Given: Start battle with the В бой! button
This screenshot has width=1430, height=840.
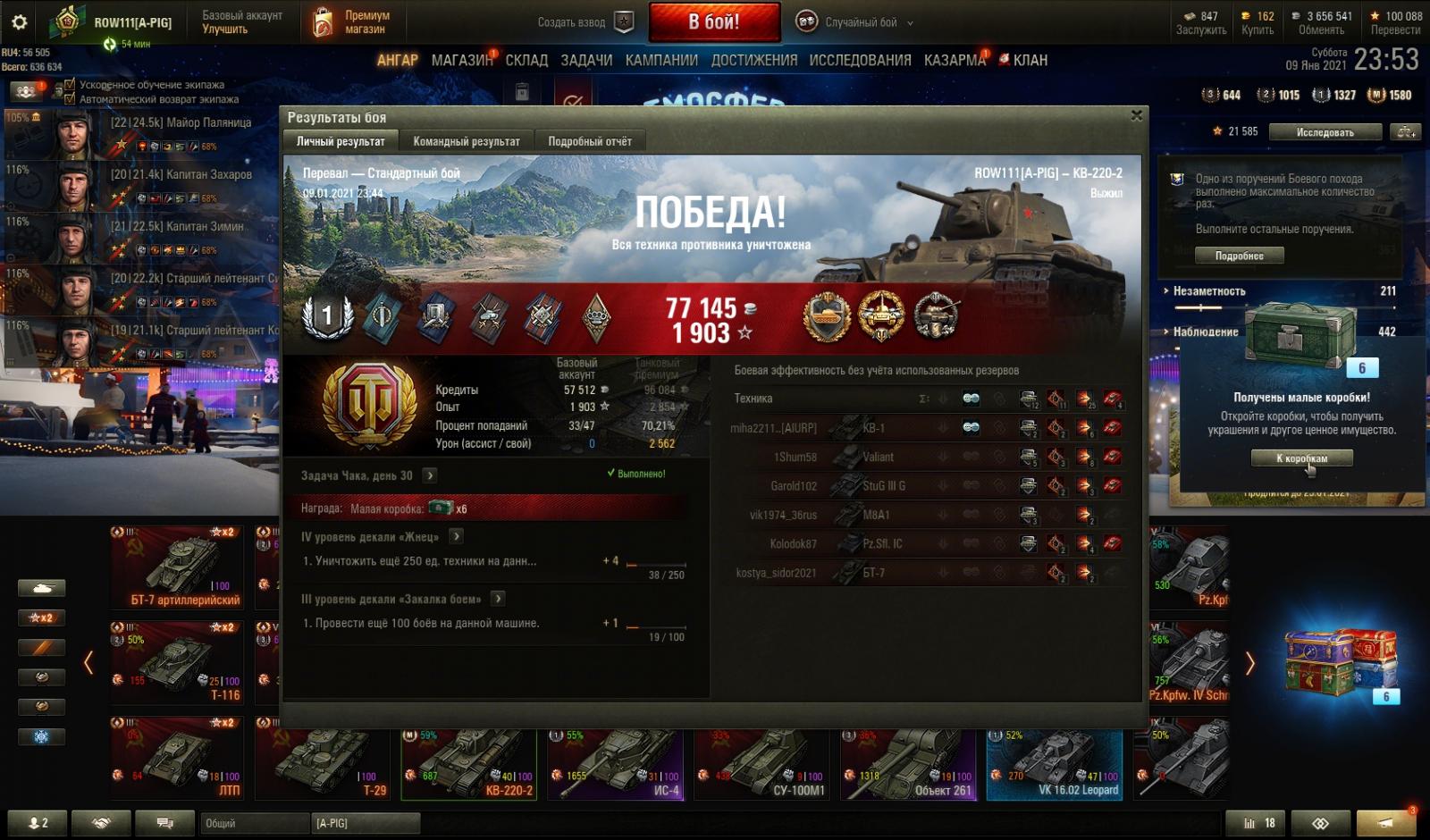Looking at the screenshot, I should coord(713,22).
